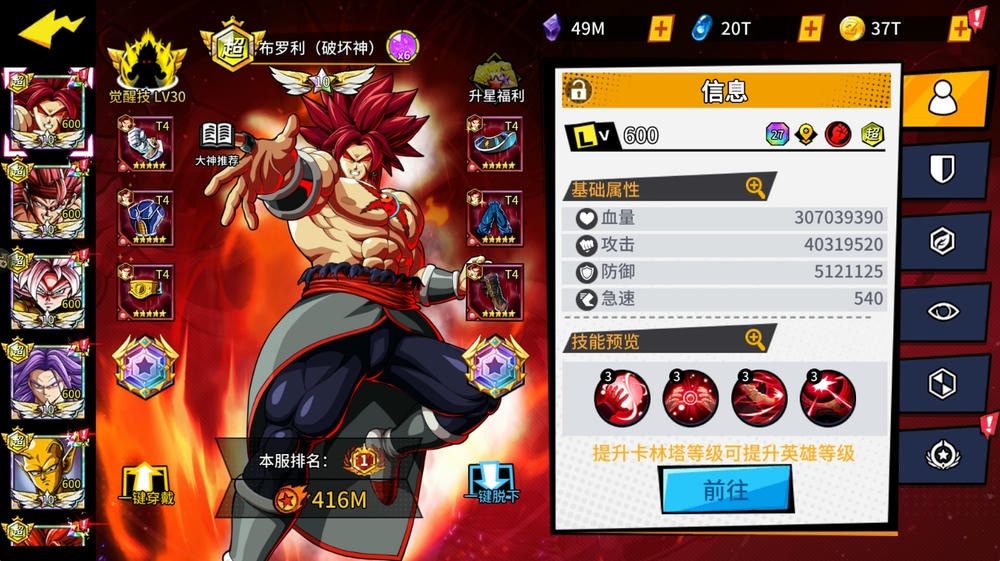The width and height of the screenshot is (1000, 561).
Task: Toggle the padlock icon beside 信息
Action: [x=578, y=91]
